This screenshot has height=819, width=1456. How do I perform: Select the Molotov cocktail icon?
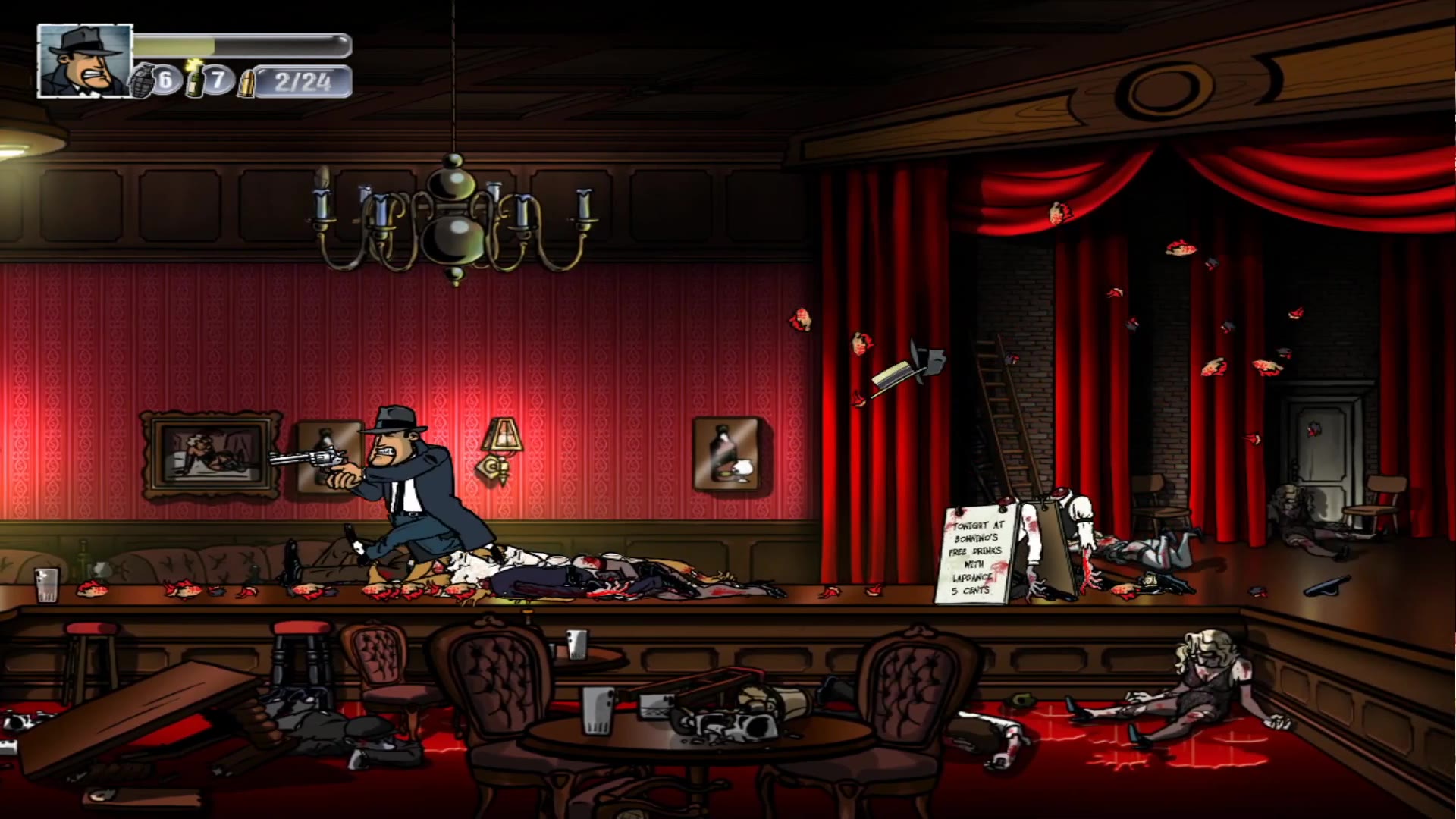pos(195,79)
